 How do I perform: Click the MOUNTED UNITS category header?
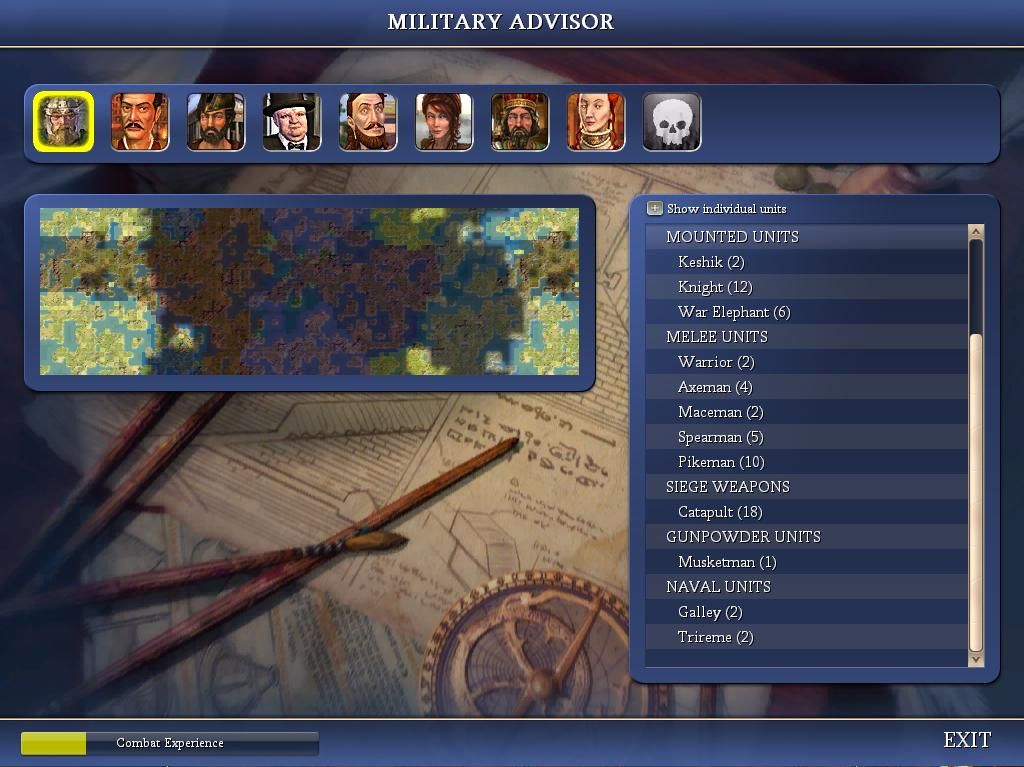[732, 237]
